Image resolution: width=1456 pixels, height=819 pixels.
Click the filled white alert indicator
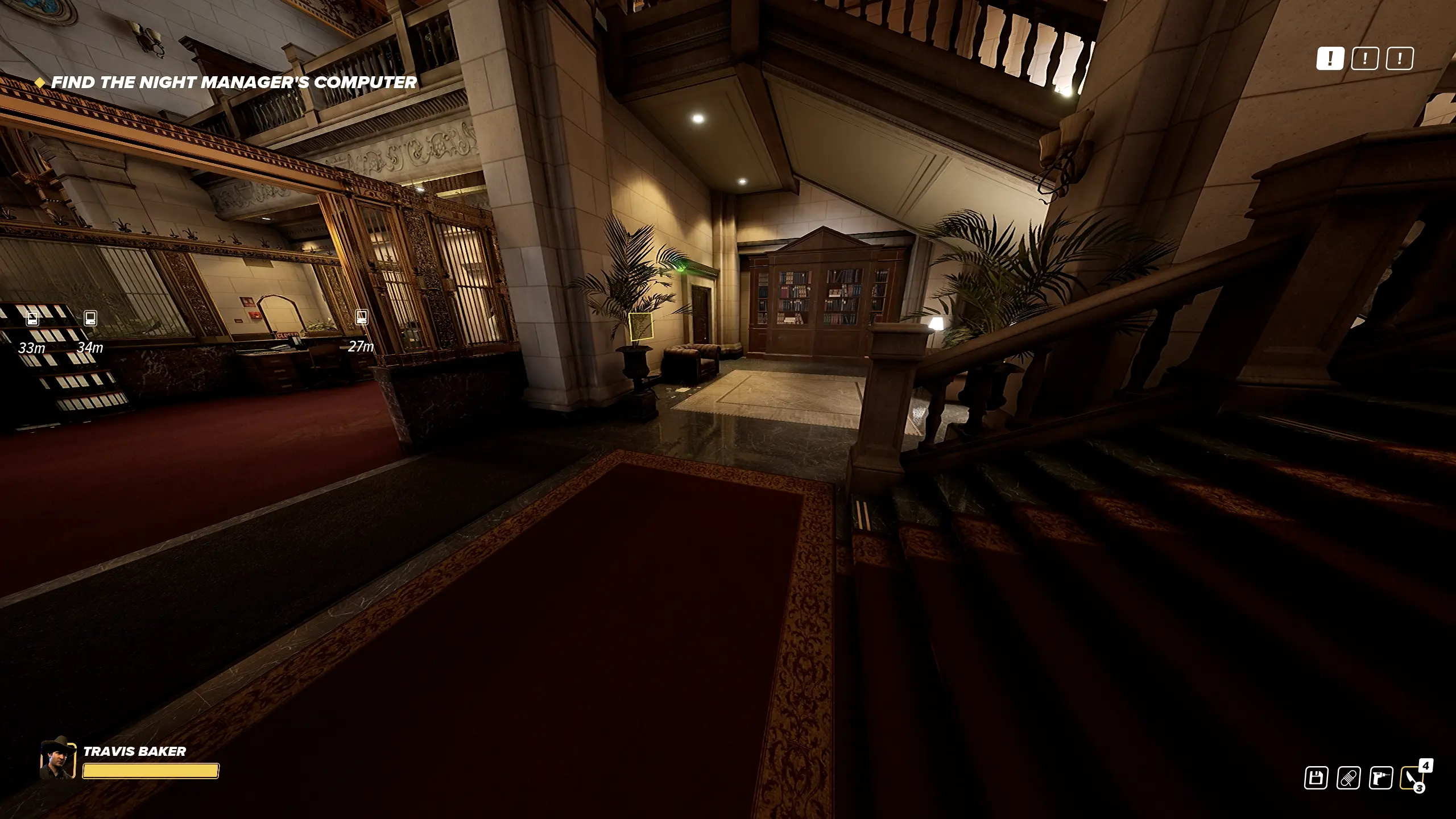click(1330, 59)
